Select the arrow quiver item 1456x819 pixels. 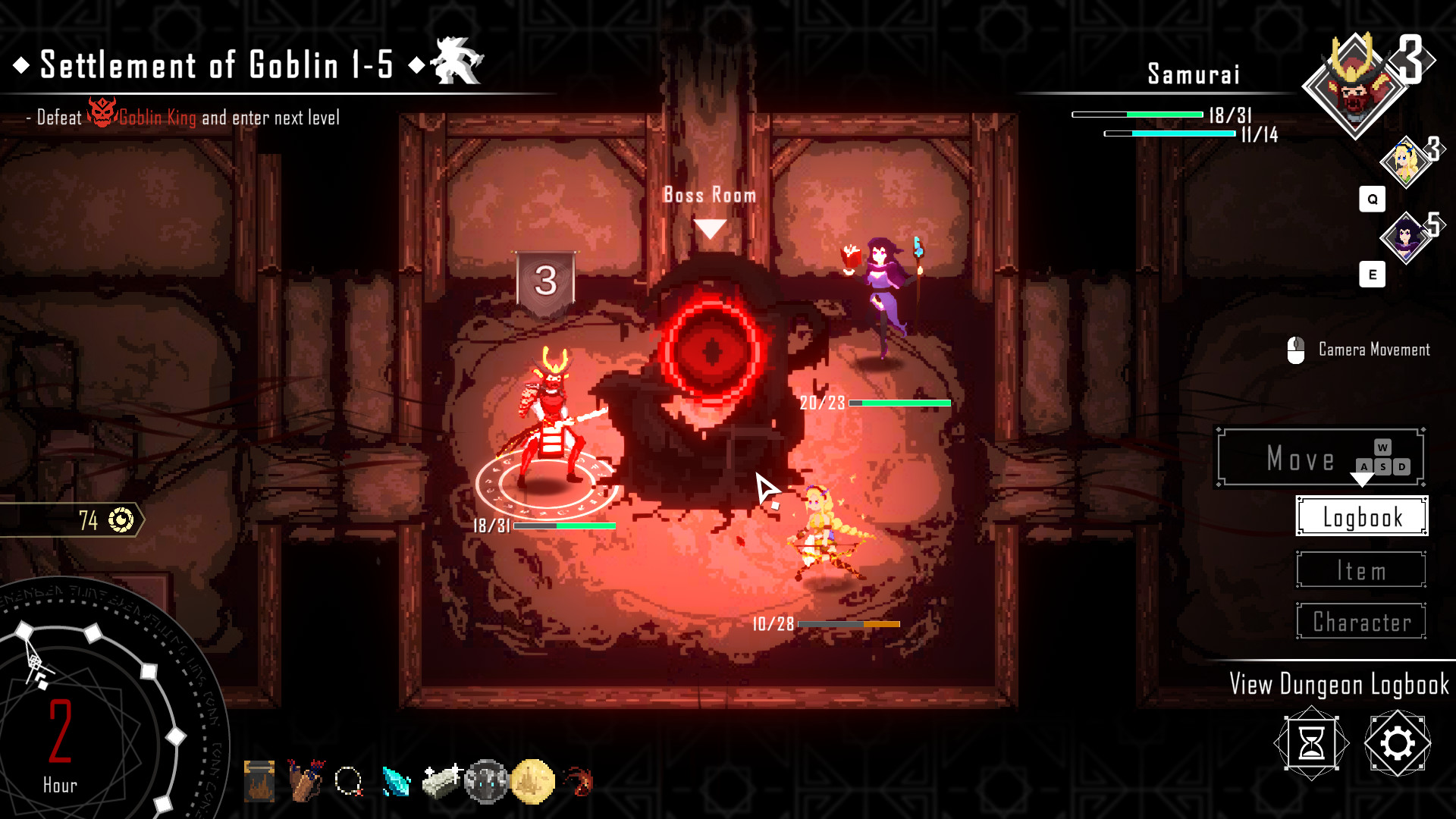point(306,781)
